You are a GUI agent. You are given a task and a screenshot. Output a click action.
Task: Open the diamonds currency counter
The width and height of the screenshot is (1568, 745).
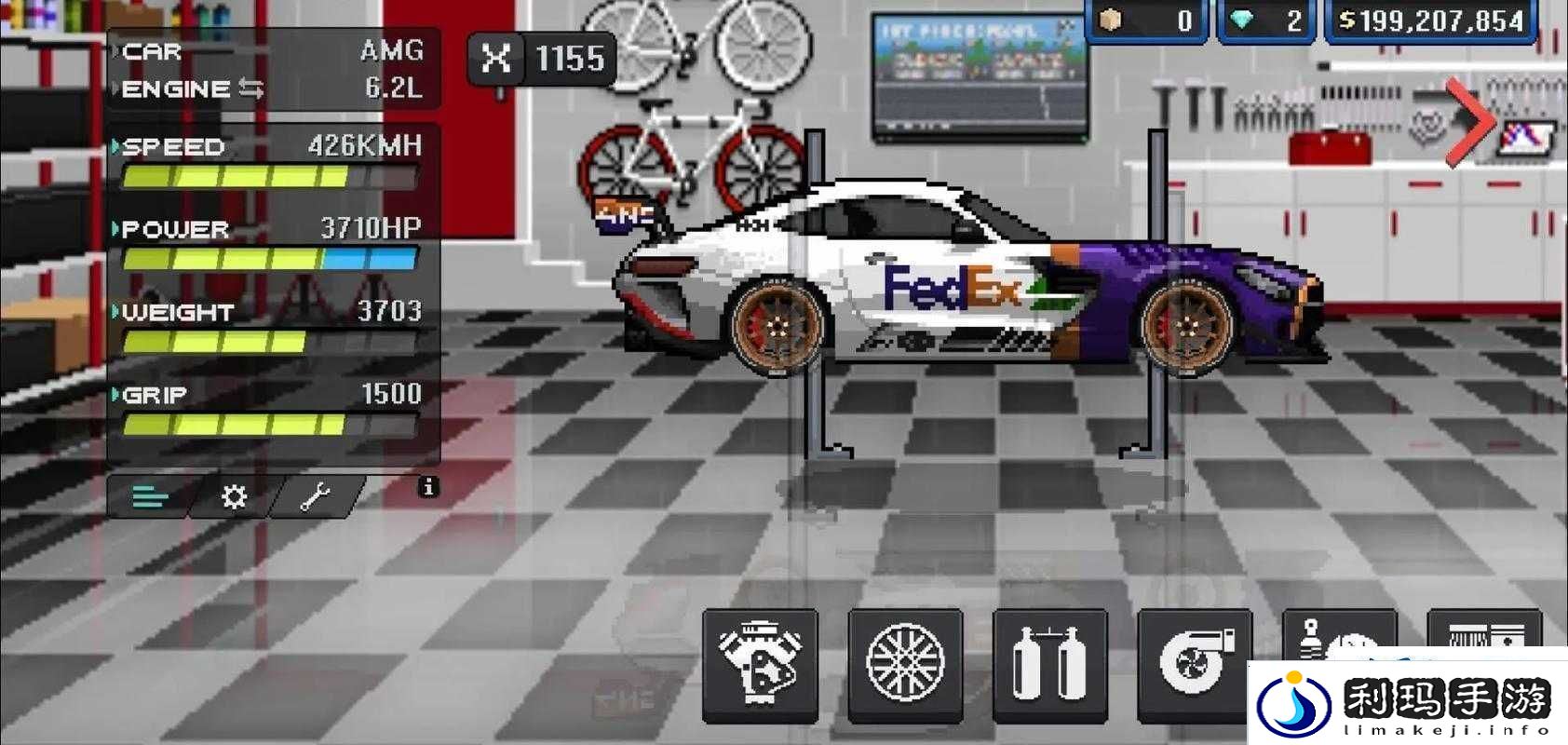(x=1267, y=21)
